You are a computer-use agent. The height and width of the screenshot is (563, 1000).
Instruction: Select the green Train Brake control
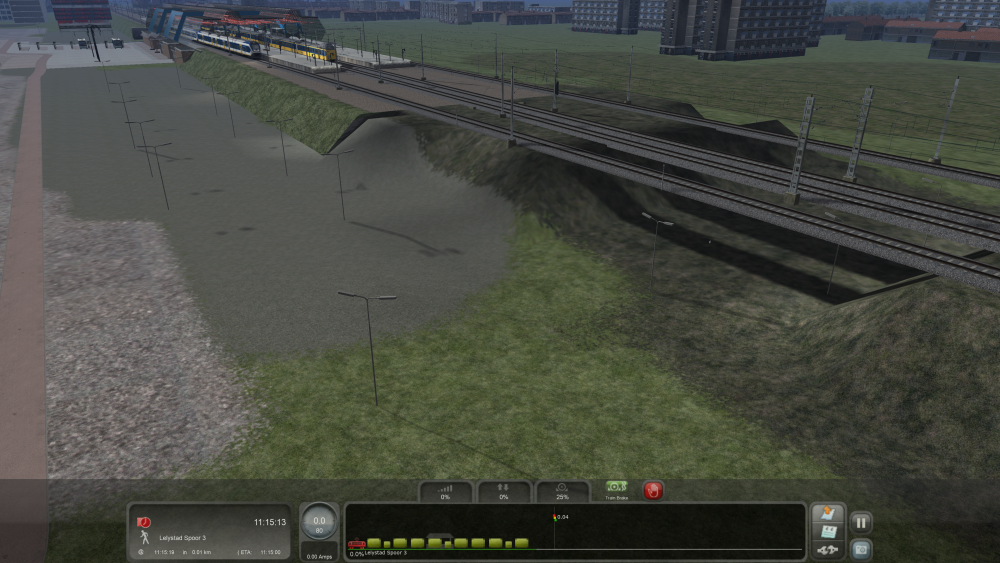(x=616, y=490)
